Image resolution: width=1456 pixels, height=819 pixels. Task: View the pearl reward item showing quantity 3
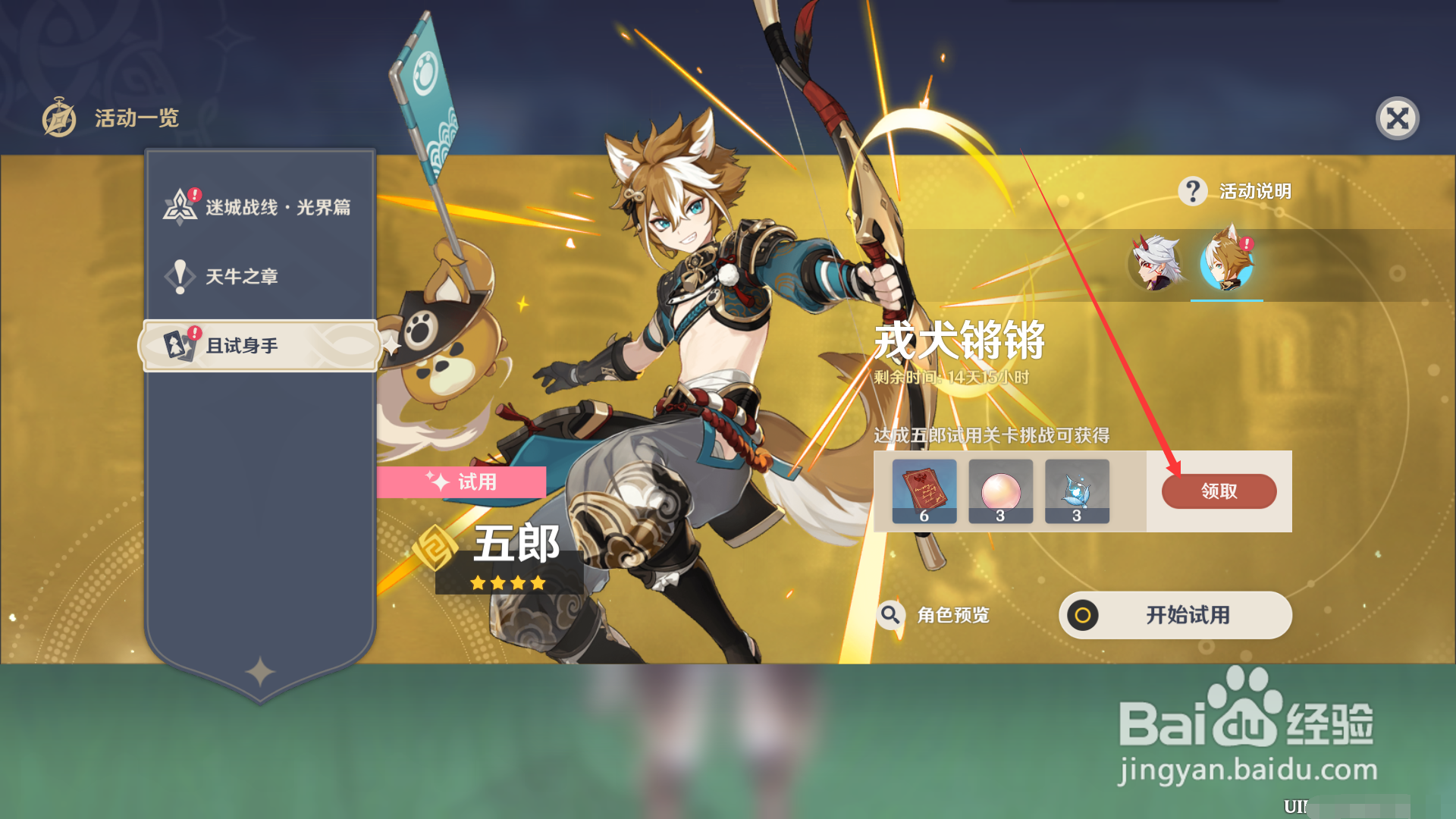[1000, 491]
